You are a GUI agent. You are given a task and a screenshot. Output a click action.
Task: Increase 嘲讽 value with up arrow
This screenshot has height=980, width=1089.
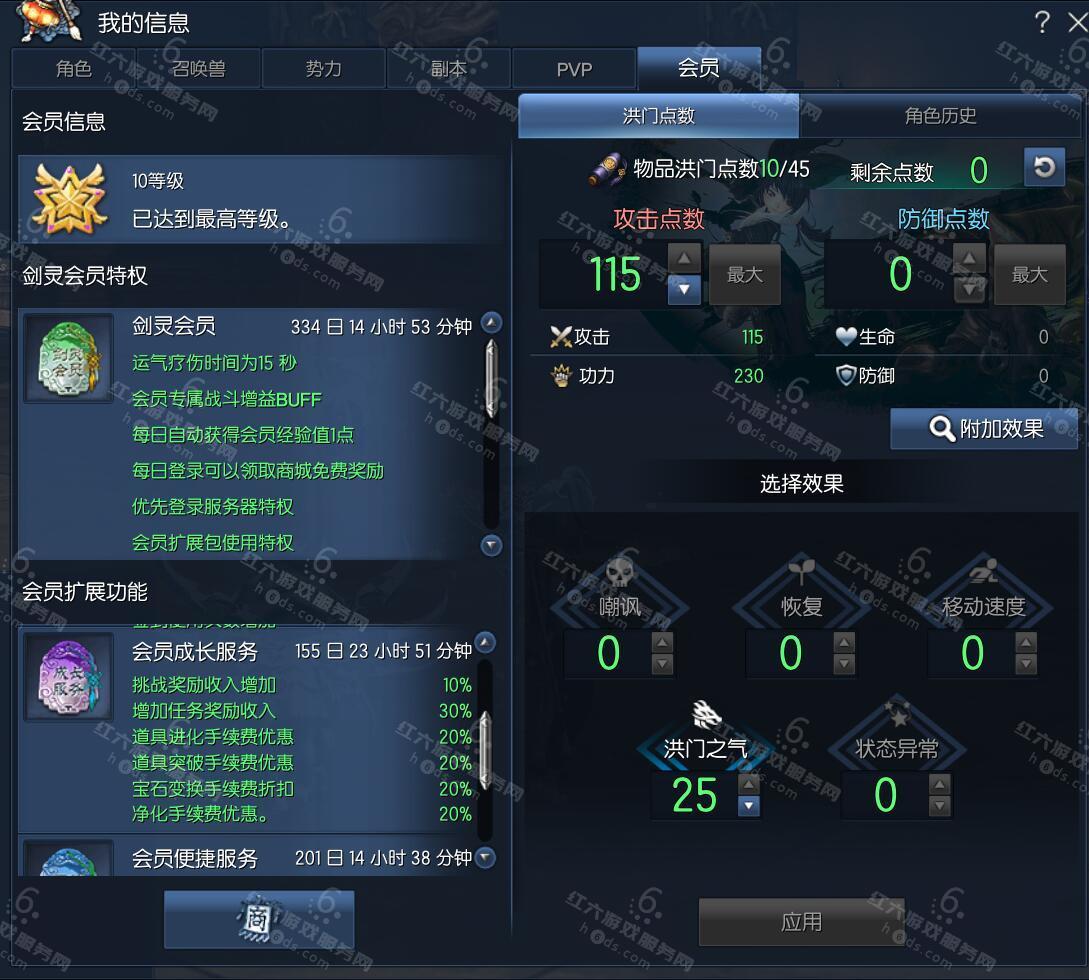[x=662, y=642]
